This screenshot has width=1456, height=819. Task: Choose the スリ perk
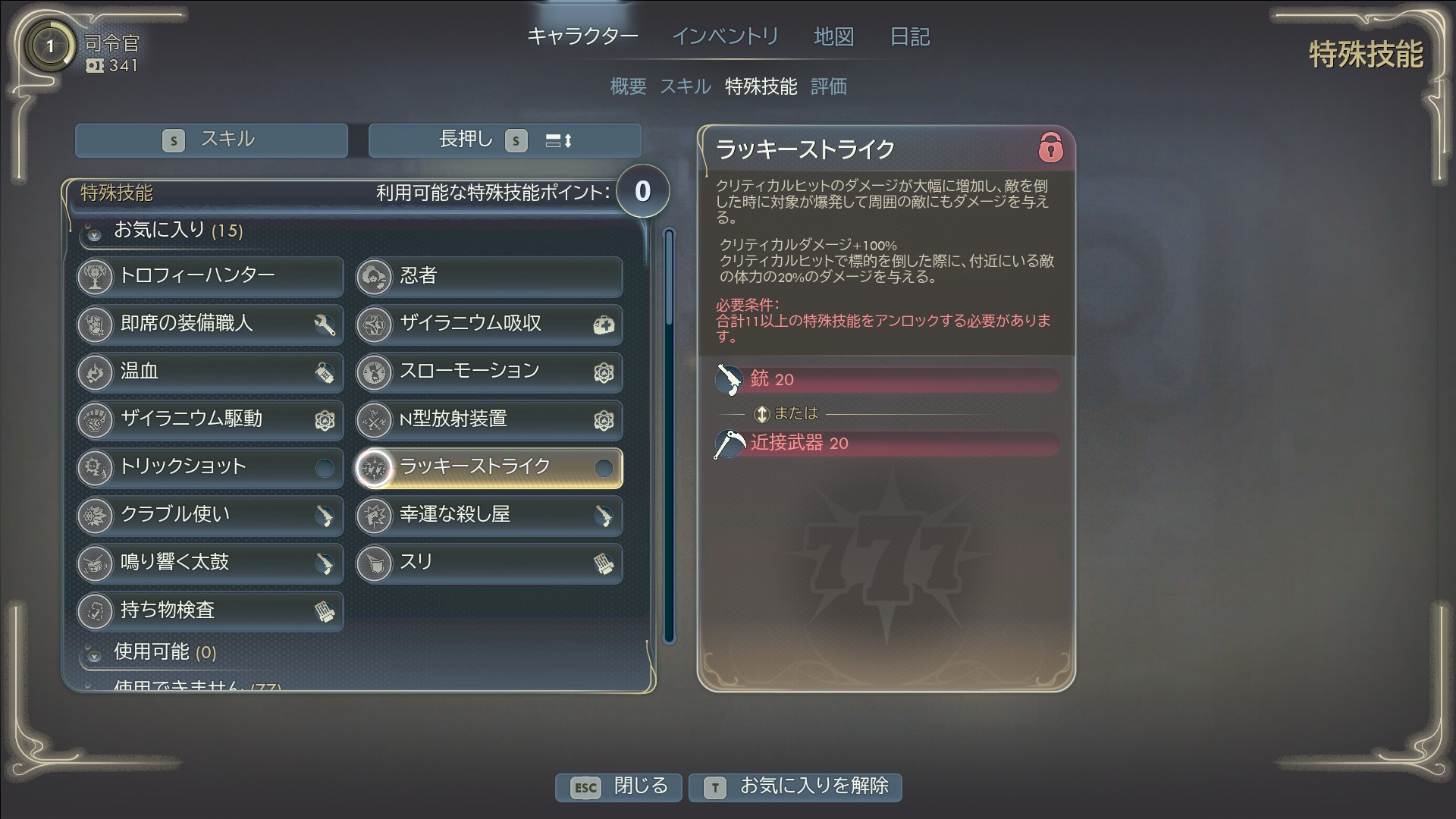489,563
